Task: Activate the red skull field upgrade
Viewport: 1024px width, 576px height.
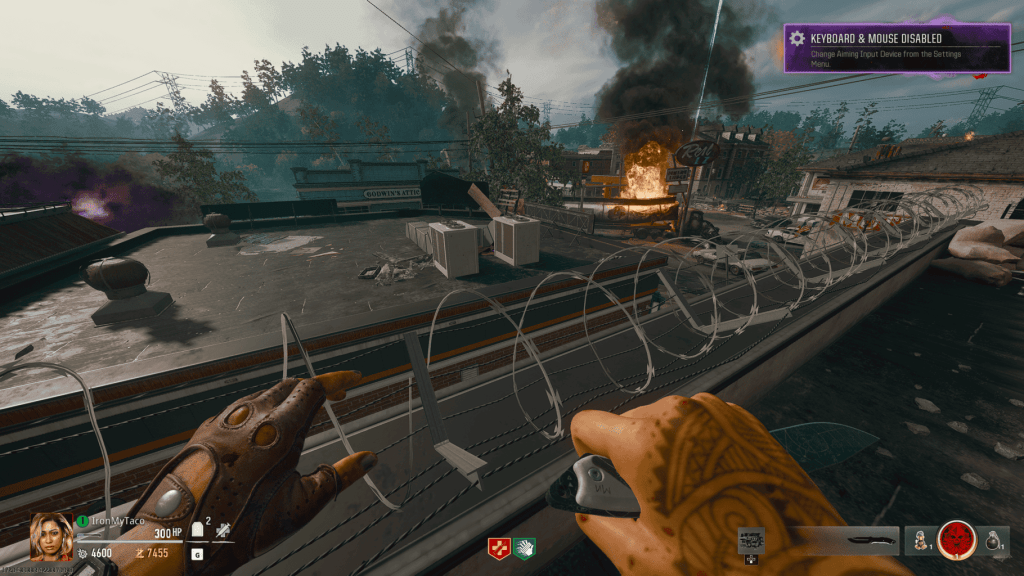Action: click(958, 540)
